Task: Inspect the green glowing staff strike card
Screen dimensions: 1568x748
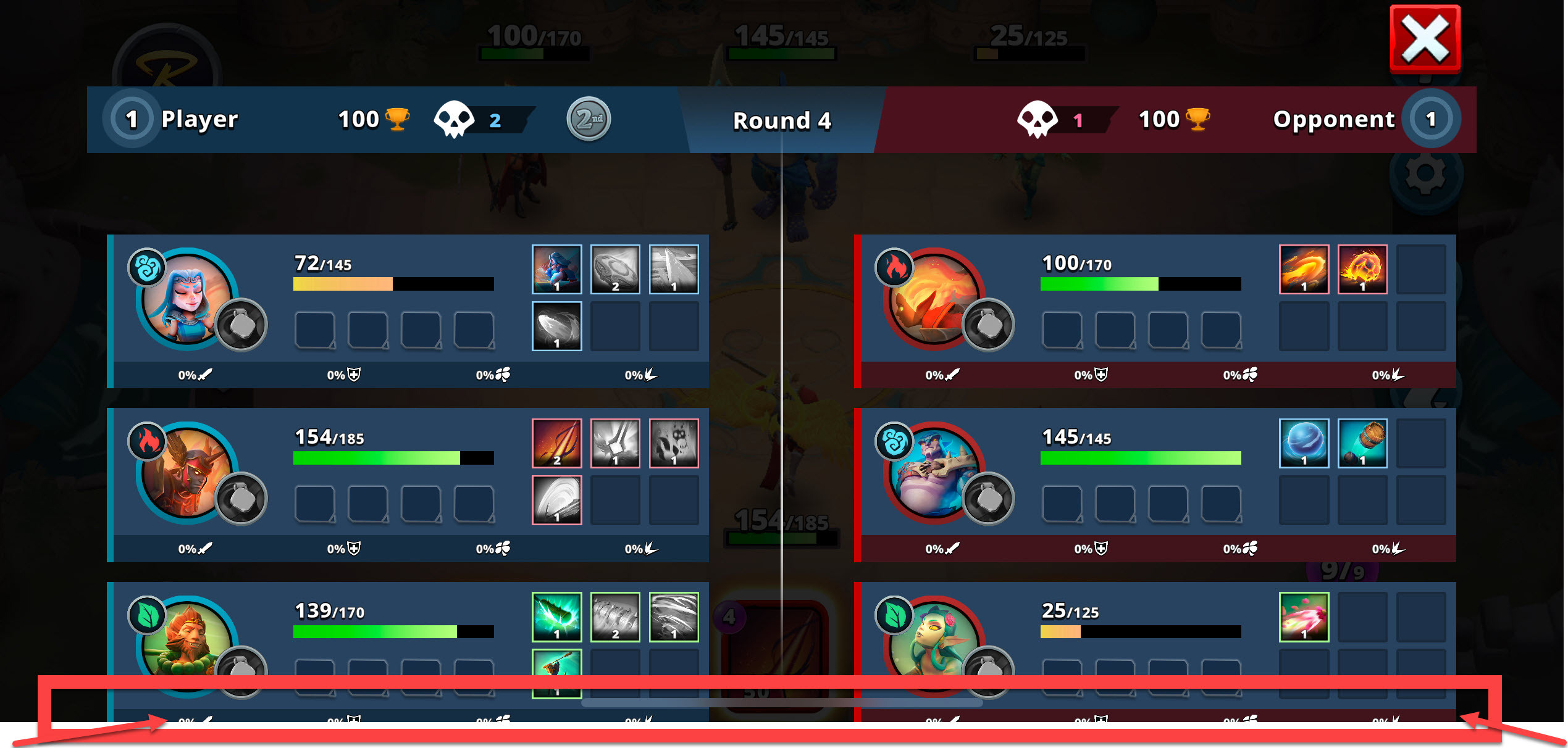Action: (x=556, y=617)
